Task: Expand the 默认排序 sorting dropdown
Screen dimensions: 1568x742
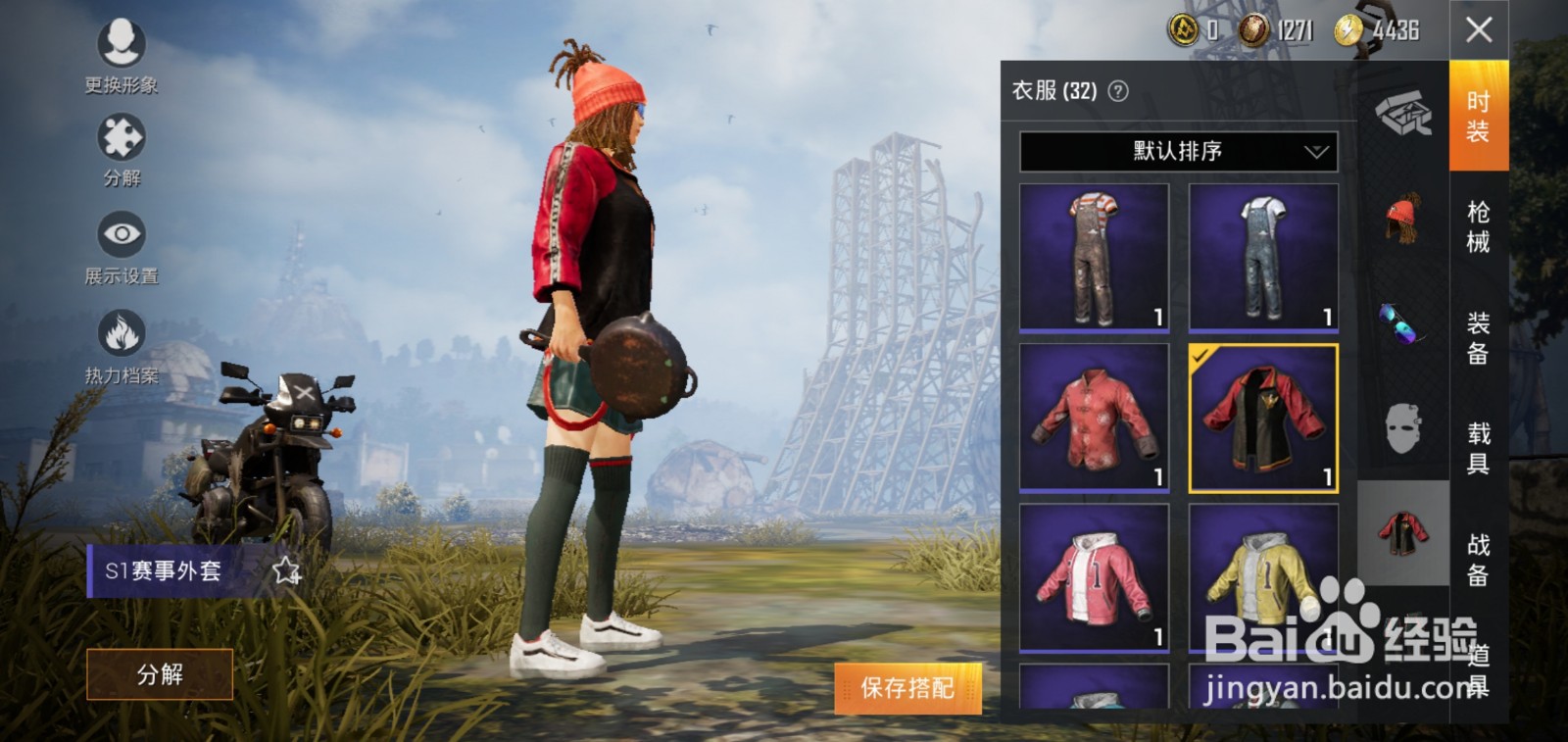Action: pos(1175,151)
